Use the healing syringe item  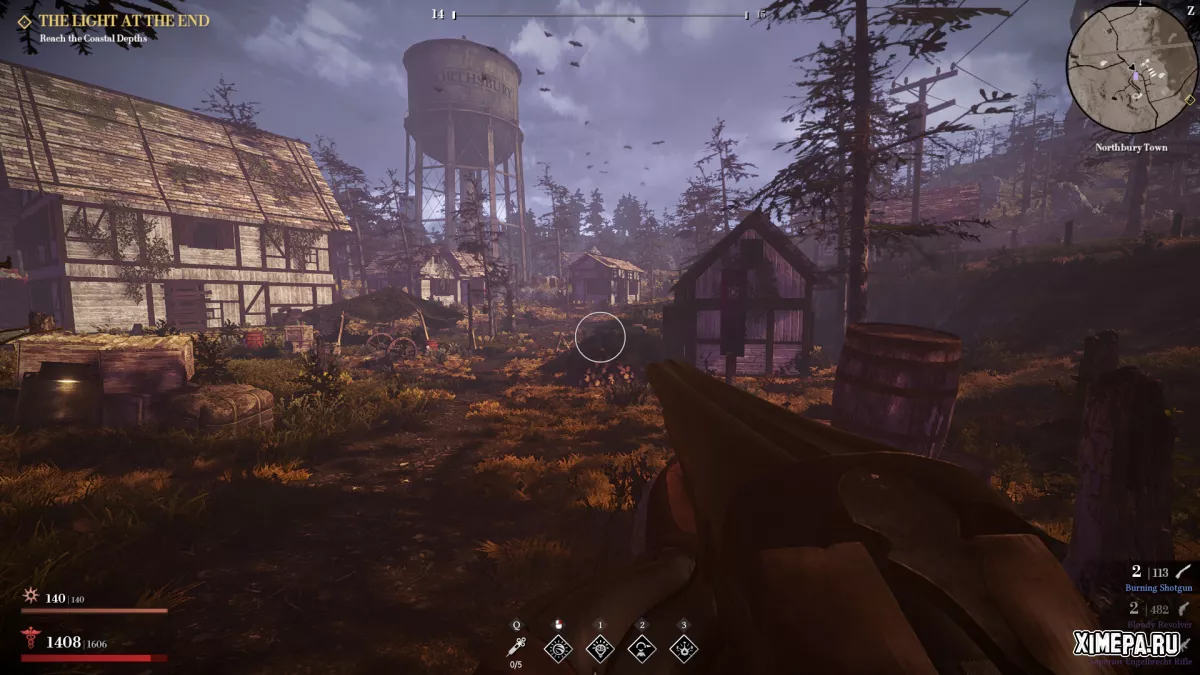(516, 648)
